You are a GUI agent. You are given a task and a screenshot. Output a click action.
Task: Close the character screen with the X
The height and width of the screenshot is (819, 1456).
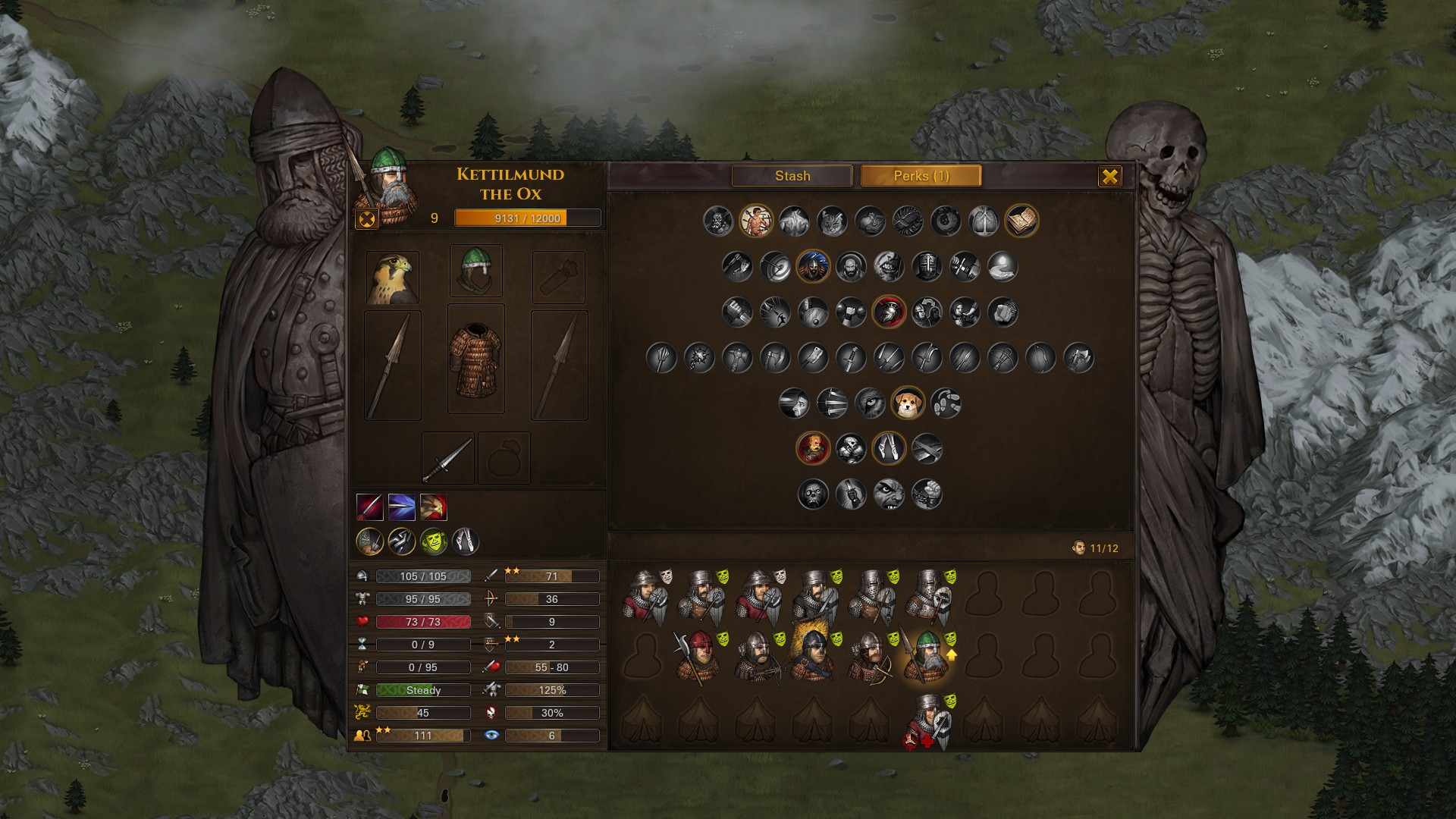(x=1109, y=177)
